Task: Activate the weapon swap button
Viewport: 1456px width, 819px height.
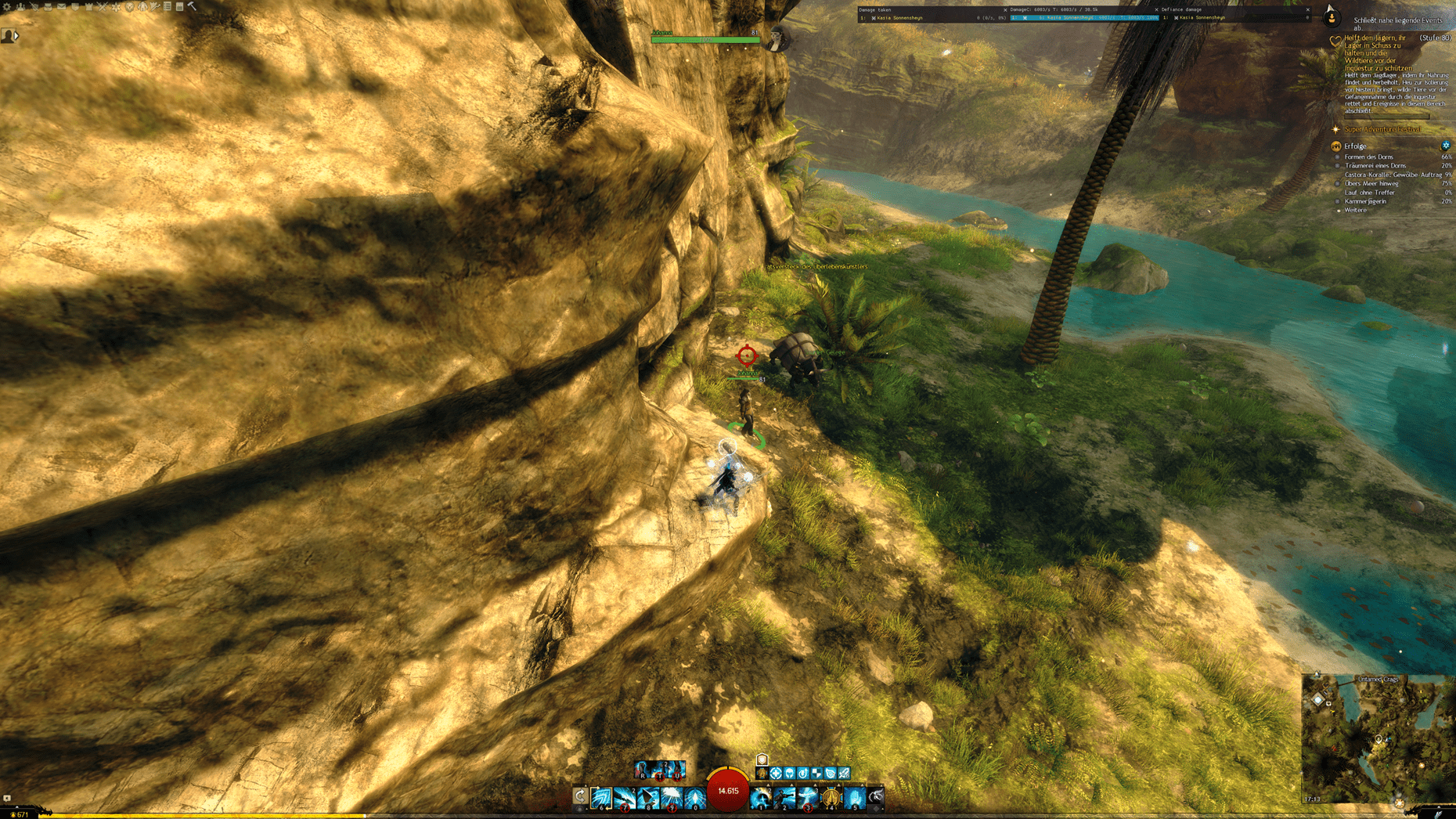Action: tap(580, 796)
